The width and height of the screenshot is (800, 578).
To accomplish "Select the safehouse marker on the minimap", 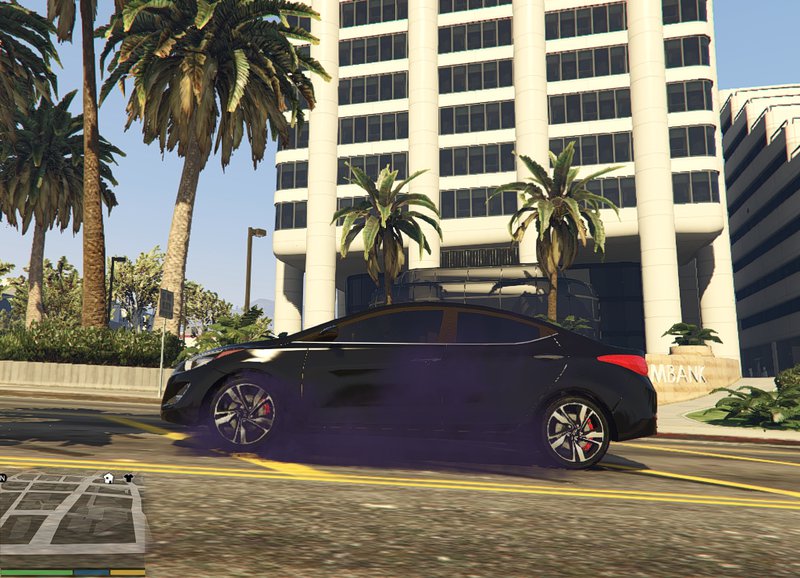I will (108, 478).
